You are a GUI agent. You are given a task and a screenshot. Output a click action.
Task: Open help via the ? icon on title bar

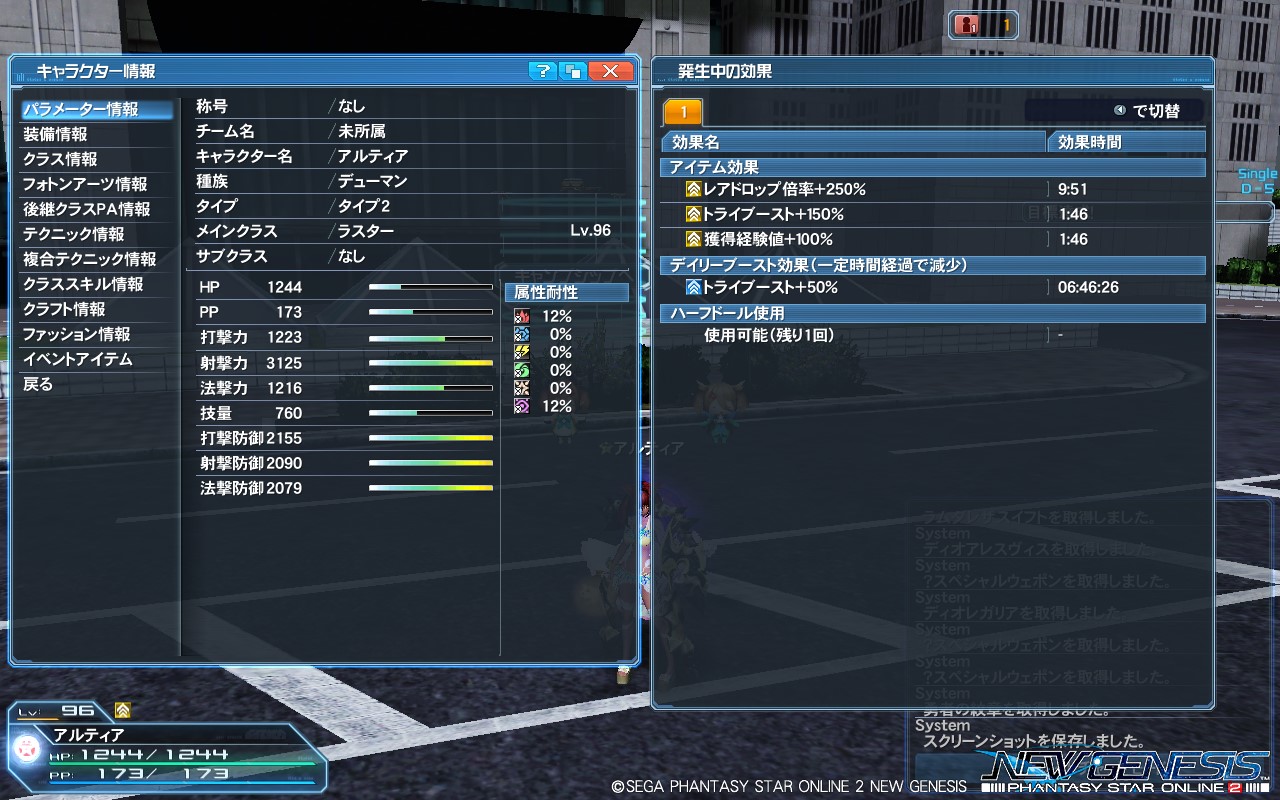tap(543, 71)
